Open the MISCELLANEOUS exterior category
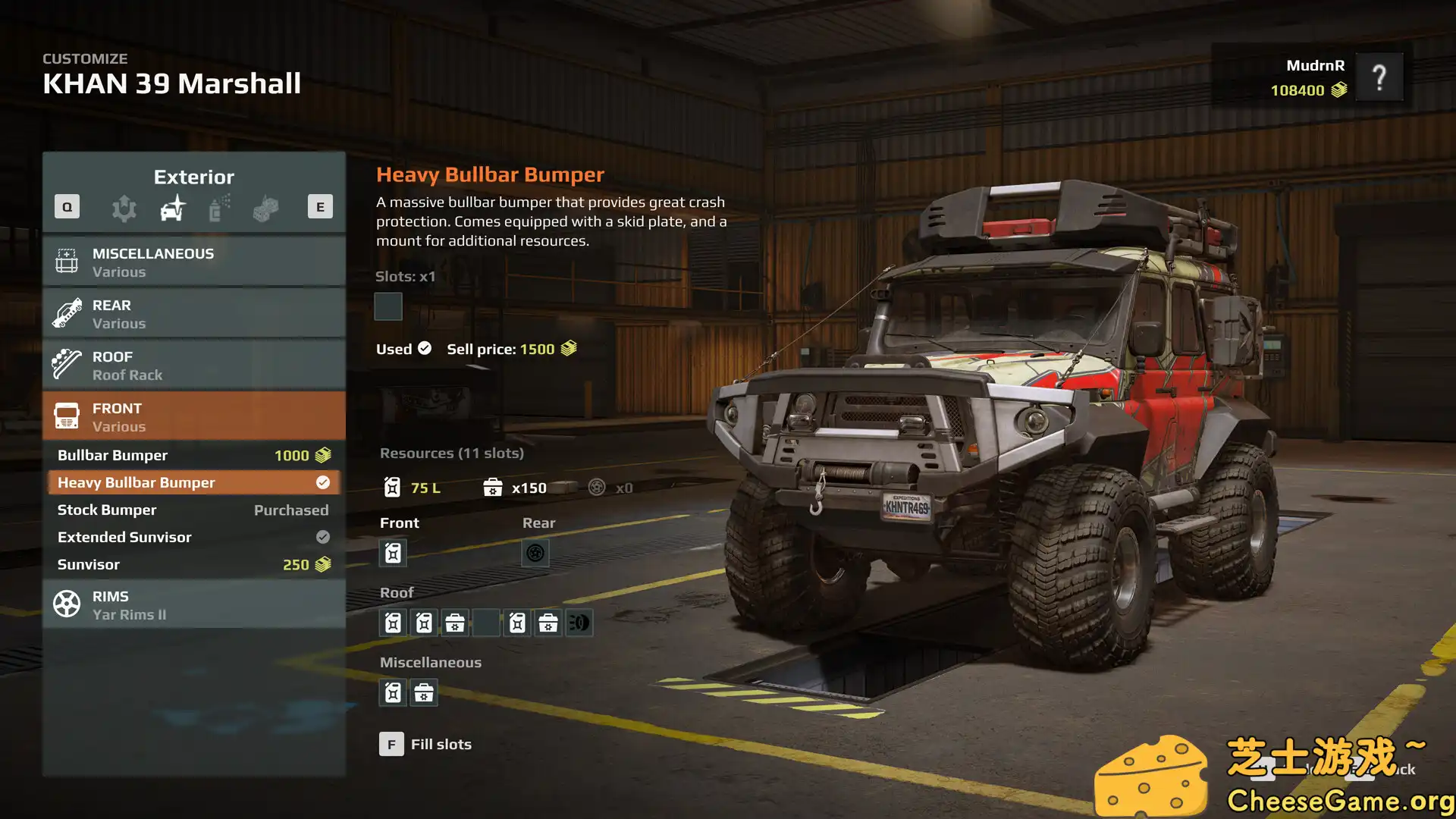 194,262
